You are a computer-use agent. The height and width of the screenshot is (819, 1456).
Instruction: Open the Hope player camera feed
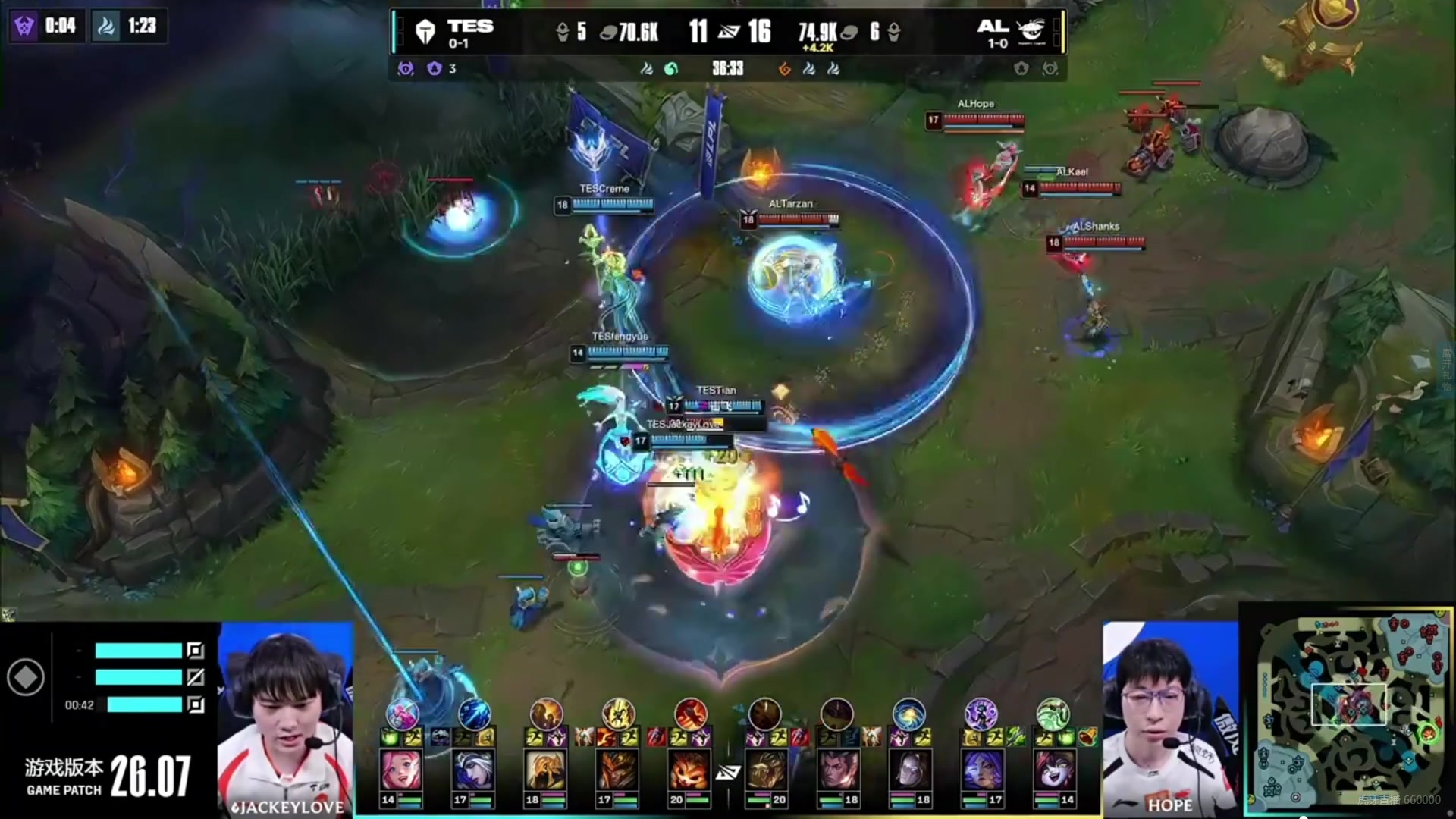[x=1170, y=717]
